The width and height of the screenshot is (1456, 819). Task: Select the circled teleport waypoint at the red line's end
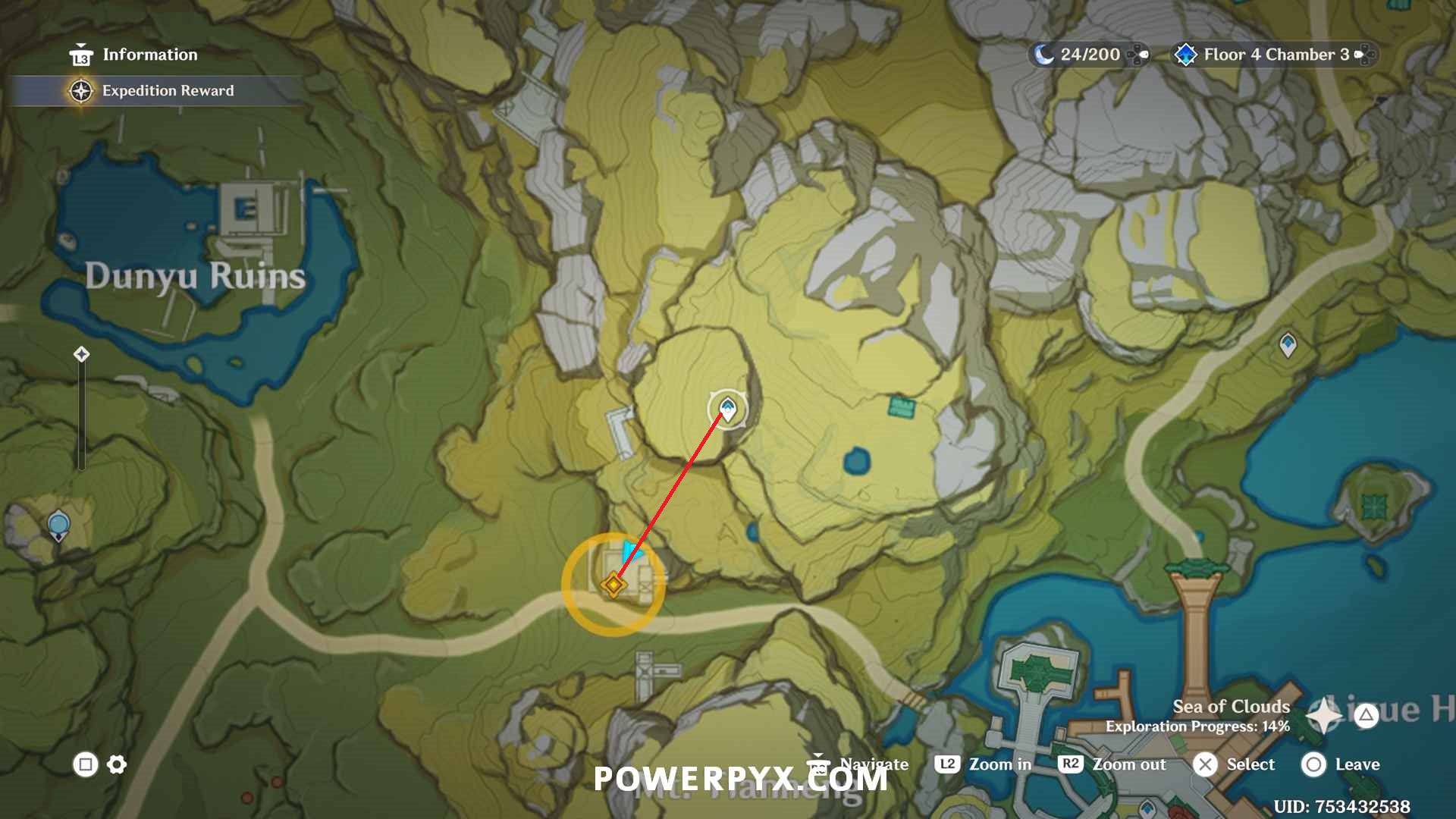pos(727,409)
